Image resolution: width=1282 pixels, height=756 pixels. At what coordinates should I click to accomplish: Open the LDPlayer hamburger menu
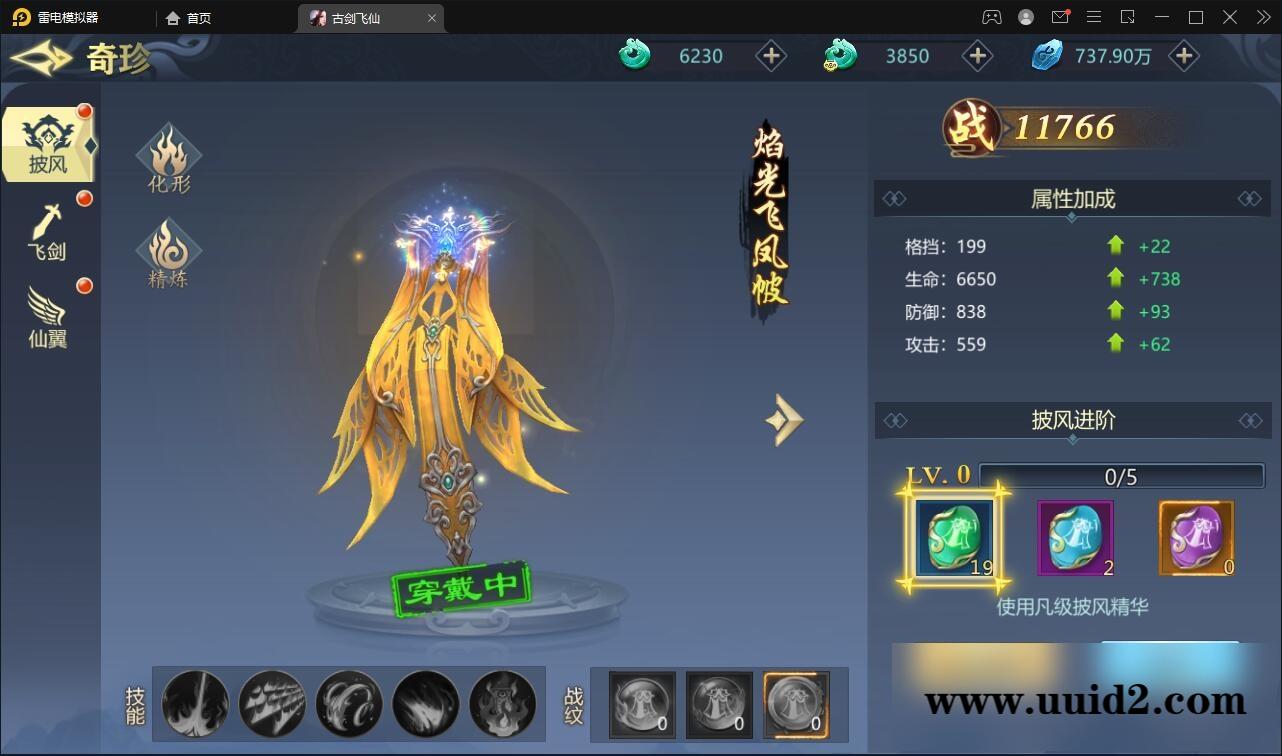point(1094,17)
